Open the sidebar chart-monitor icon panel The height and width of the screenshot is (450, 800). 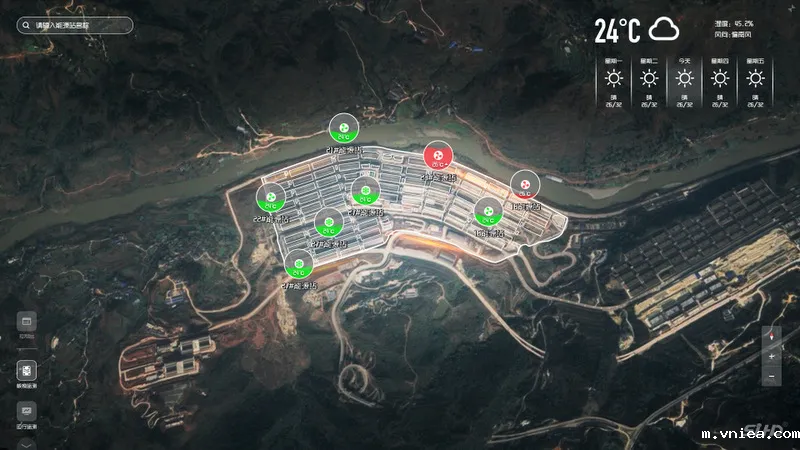click(x=27, y=410)
